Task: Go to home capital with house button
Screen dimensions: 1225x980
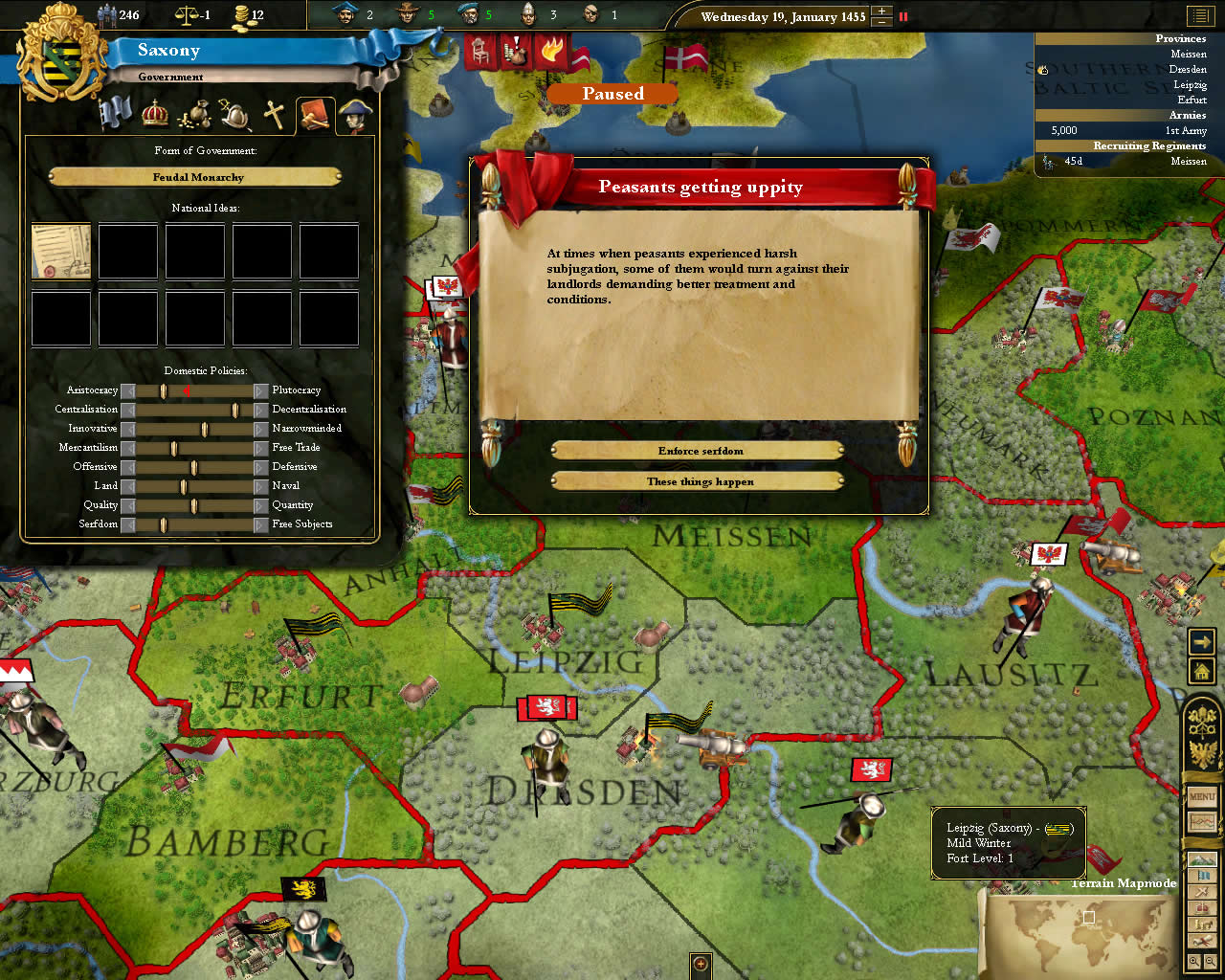Action: (x=1202, y=672)
